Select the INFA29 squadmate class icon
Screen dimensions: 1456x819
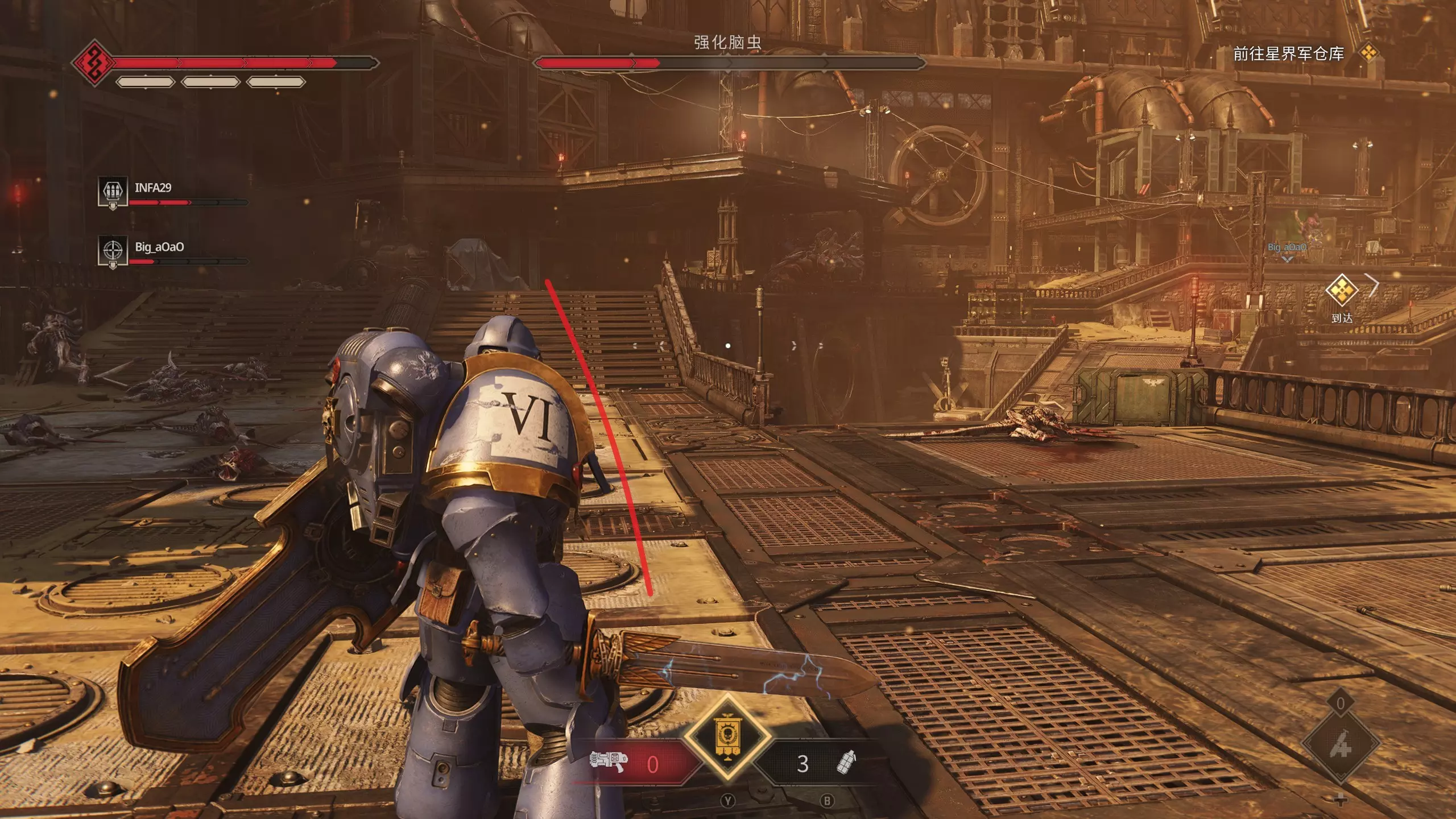click(112, 192)
